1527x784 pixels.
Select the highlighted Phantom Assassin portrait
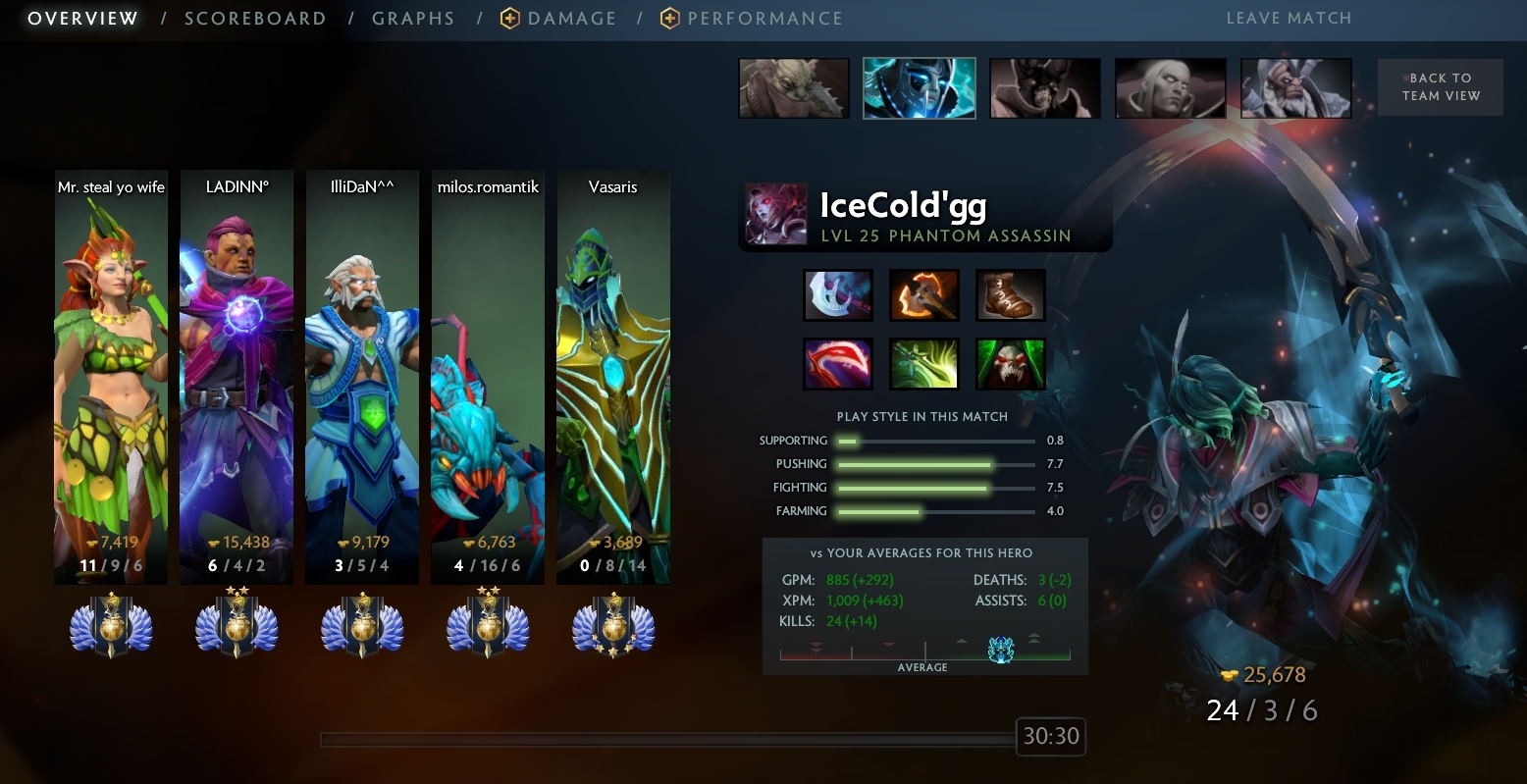[x=919, y=88]
